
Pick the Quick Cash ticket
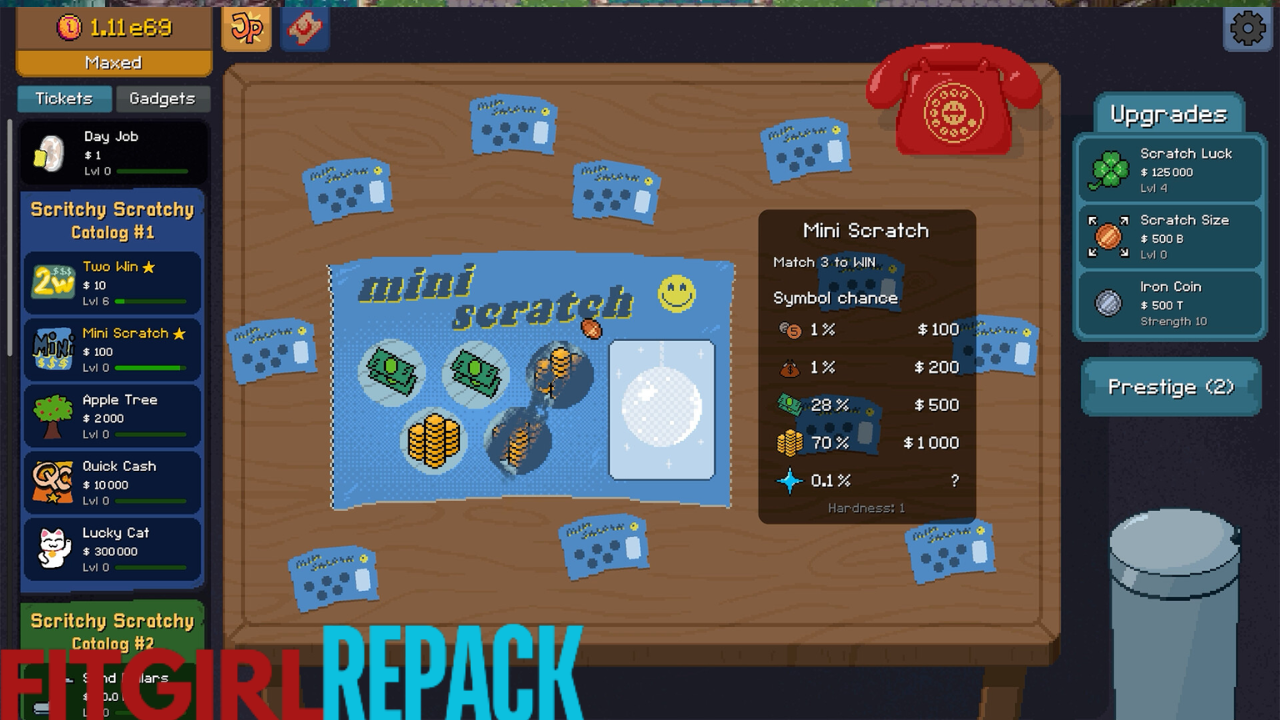point(113,483)
